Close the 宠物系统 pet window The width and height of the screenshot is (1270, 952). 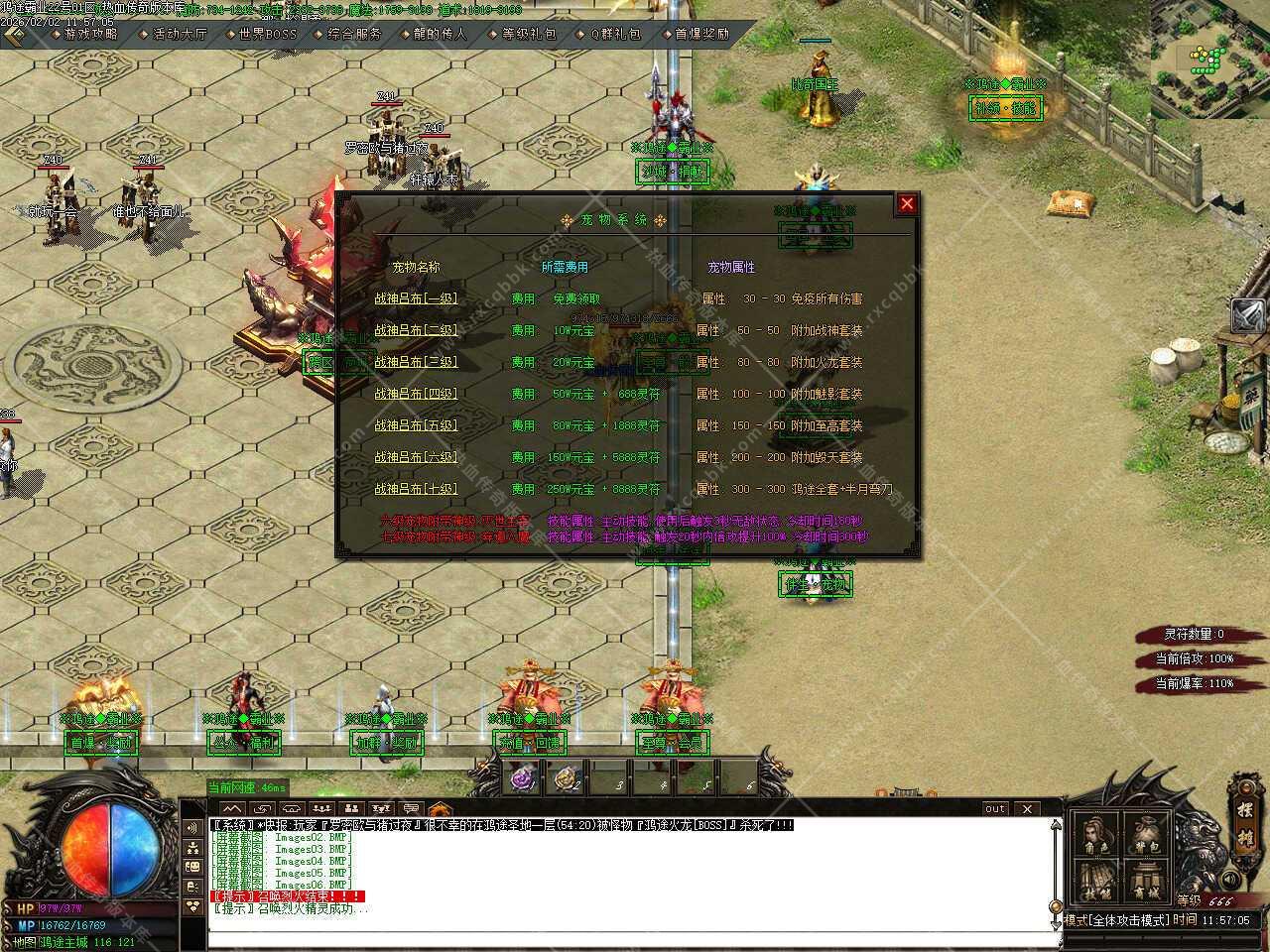coord(907,204)
